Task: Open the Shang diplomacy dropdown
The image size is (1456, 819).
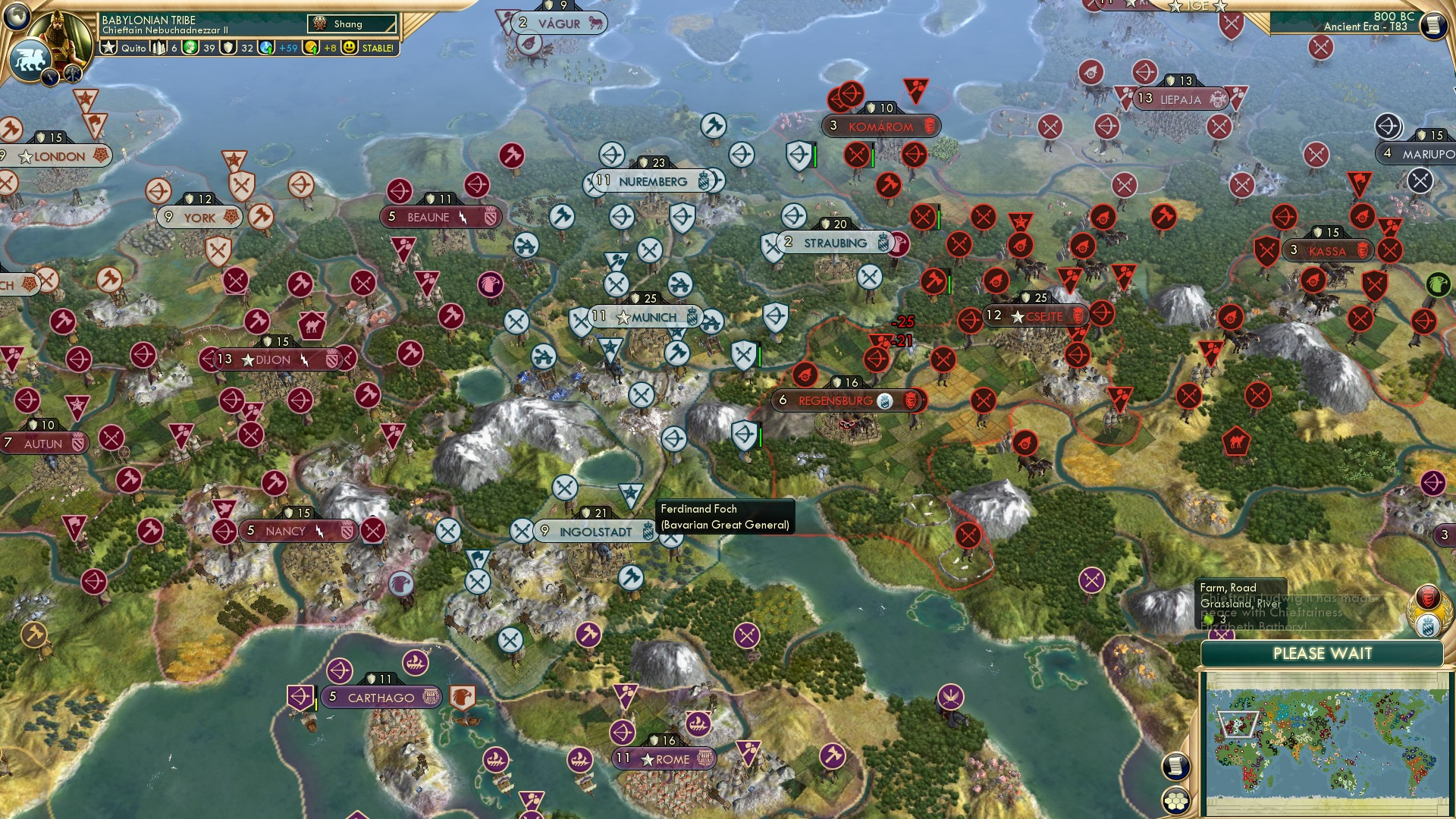Action: [x=352, y=24]
